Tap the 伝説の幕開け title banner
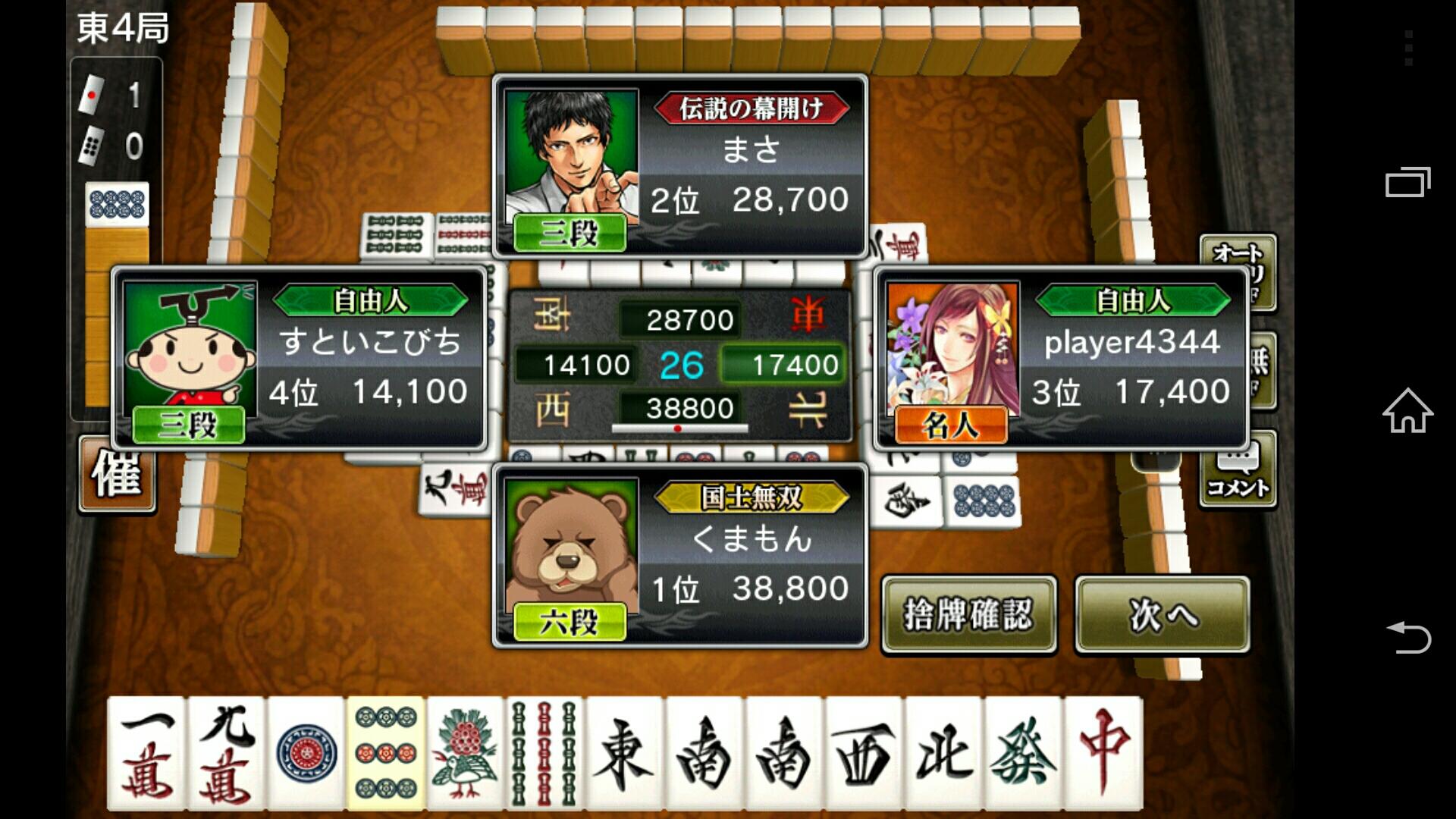Screen dimensions: 1456x819 coord(751,108)
